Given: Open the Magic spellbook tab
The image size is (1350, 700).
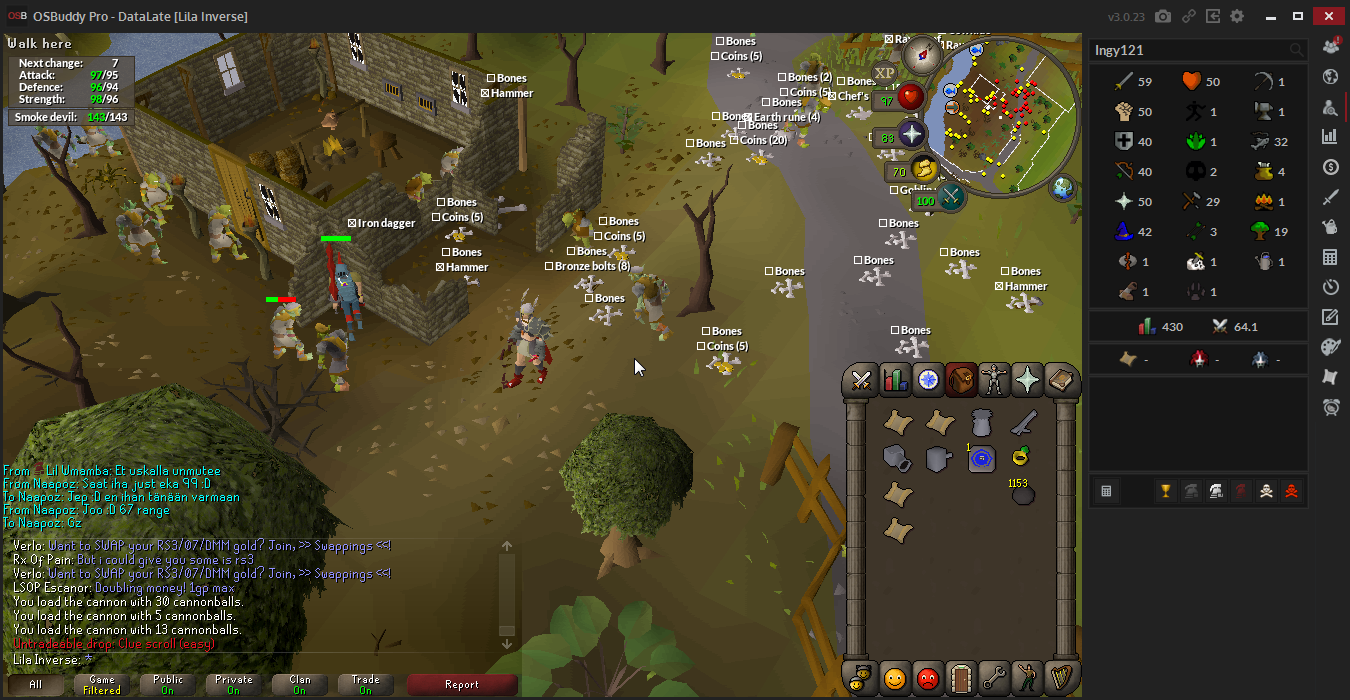Looking at the screenshot, I should coord(1060,380).
